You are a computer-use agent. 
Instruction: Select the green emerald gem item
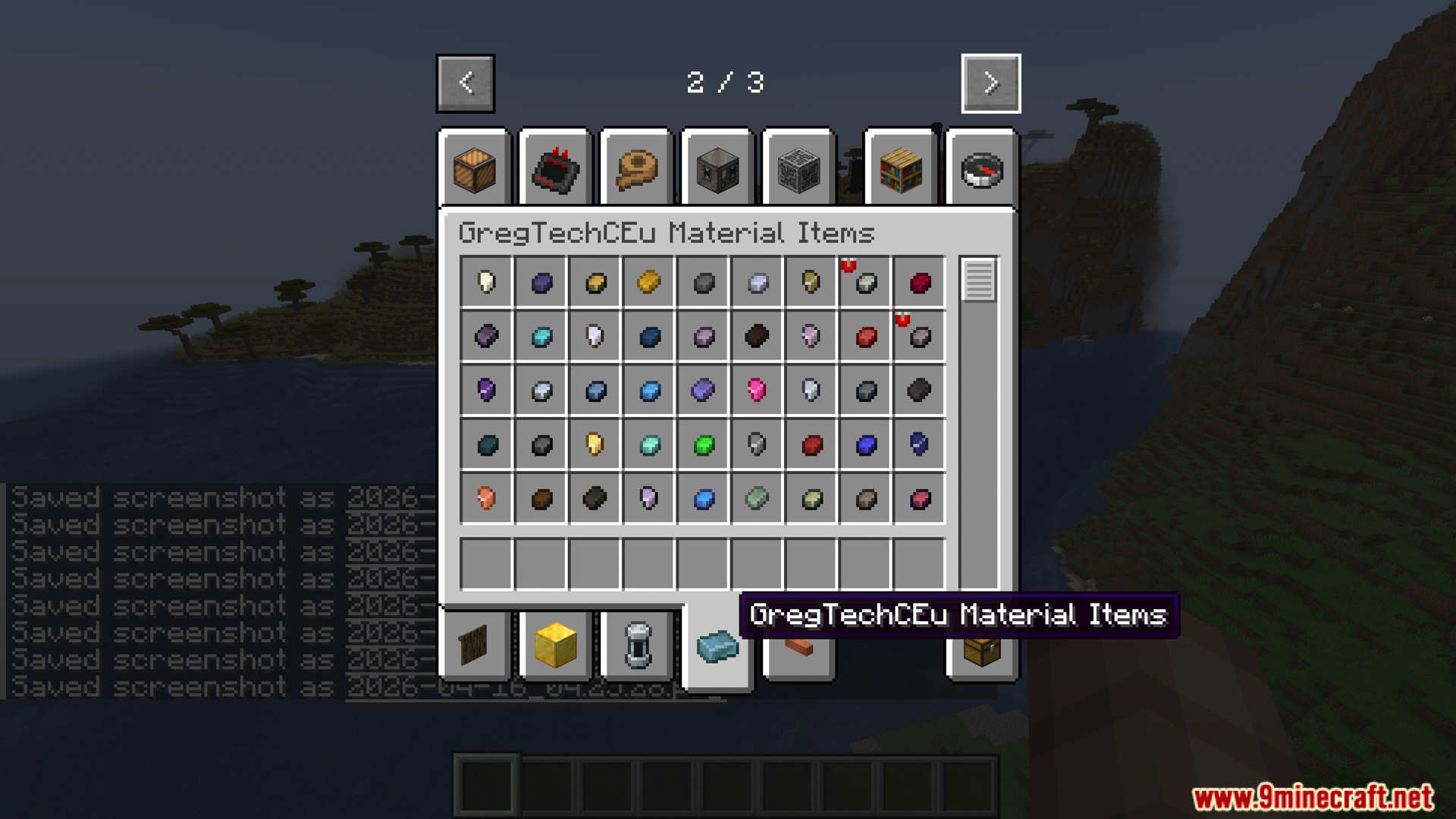click(x=701, y=445)
